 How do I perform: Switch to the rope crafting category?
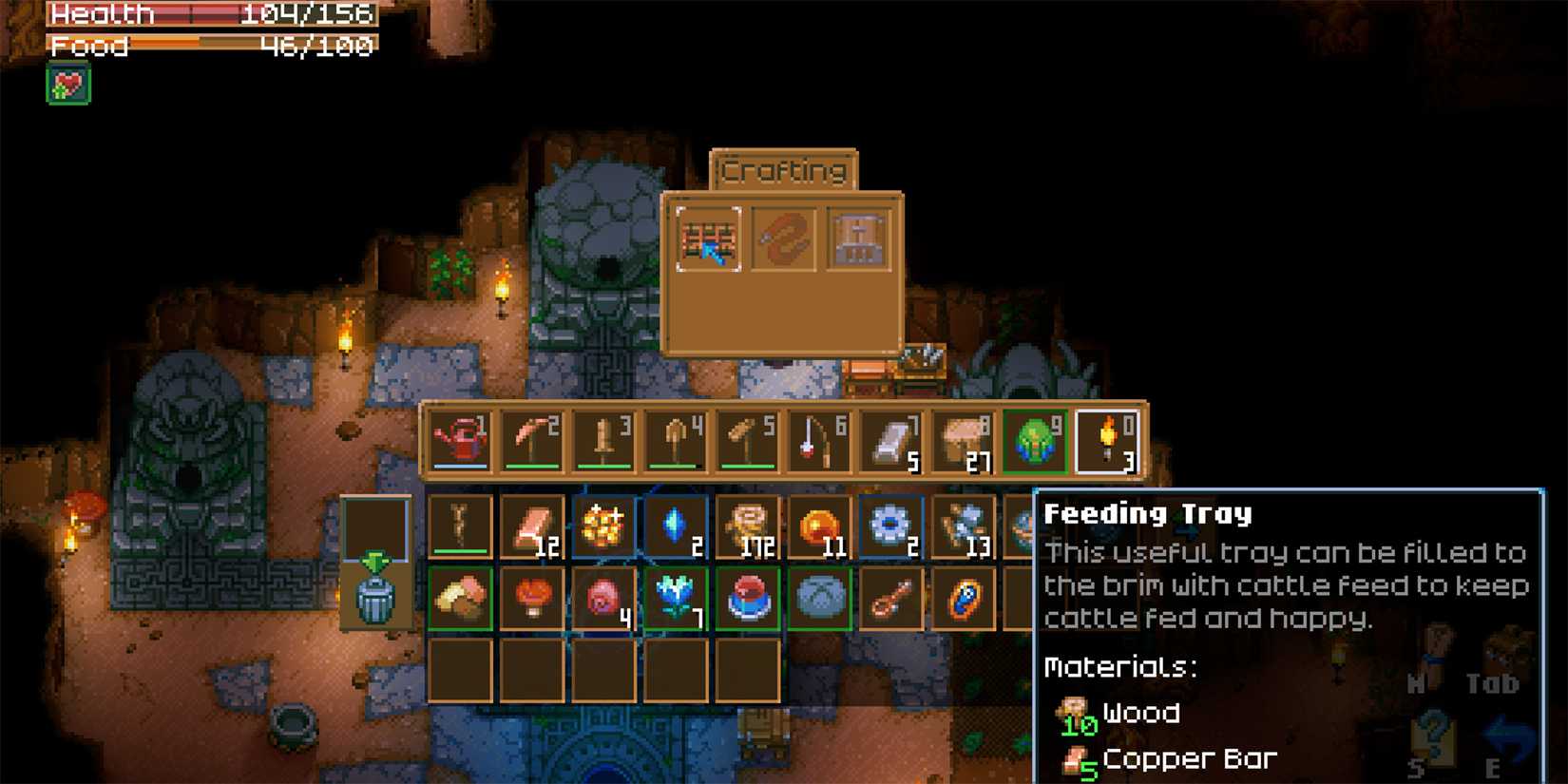coord(783,238)
